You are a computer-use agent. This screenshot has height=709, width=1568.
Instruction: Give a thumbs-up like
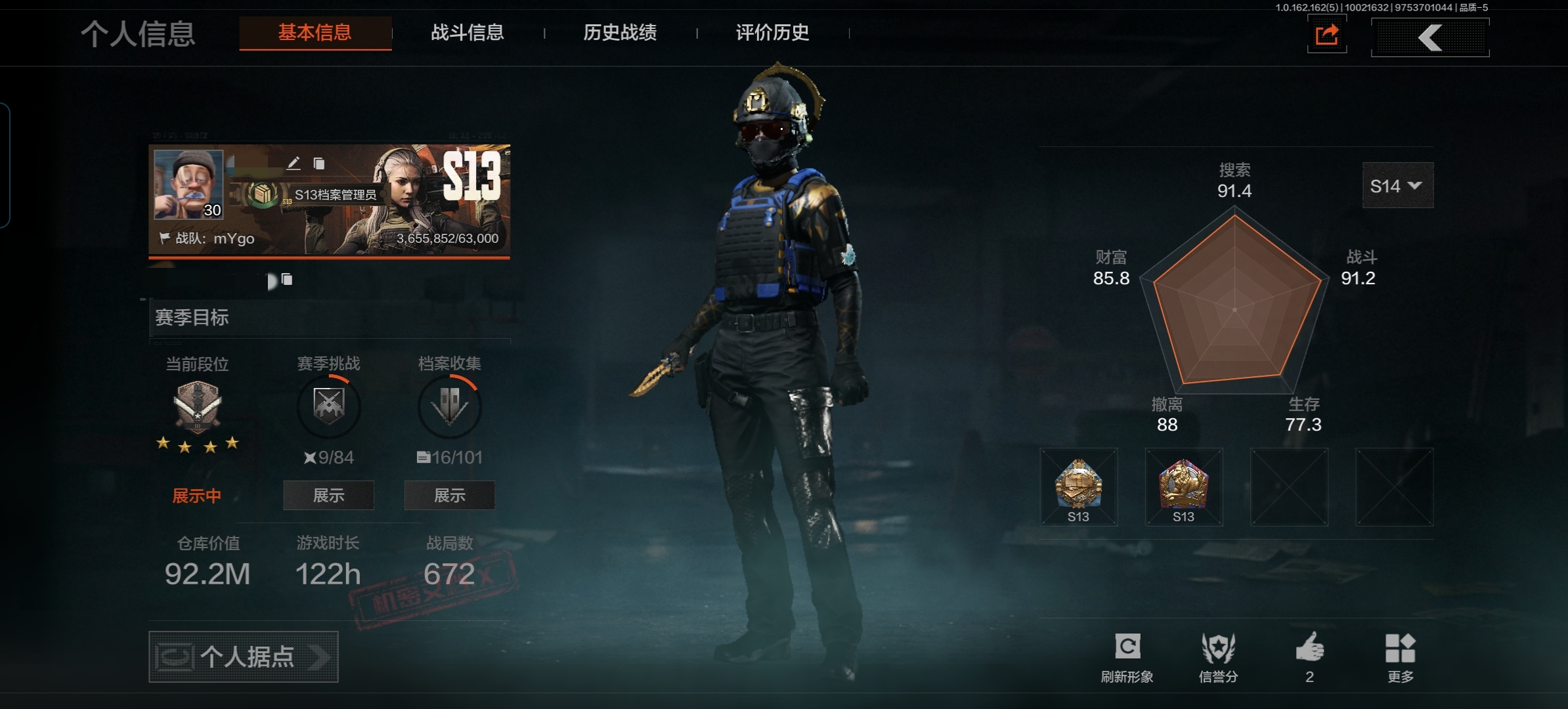(x=1310, y=656)
